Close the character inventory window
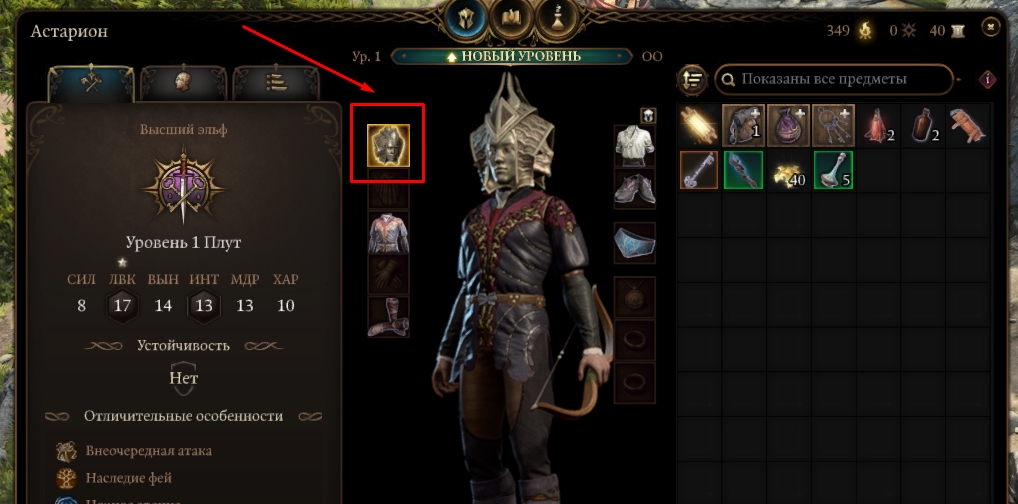This screenshot has height=504, width=1018. pos(990,27)
